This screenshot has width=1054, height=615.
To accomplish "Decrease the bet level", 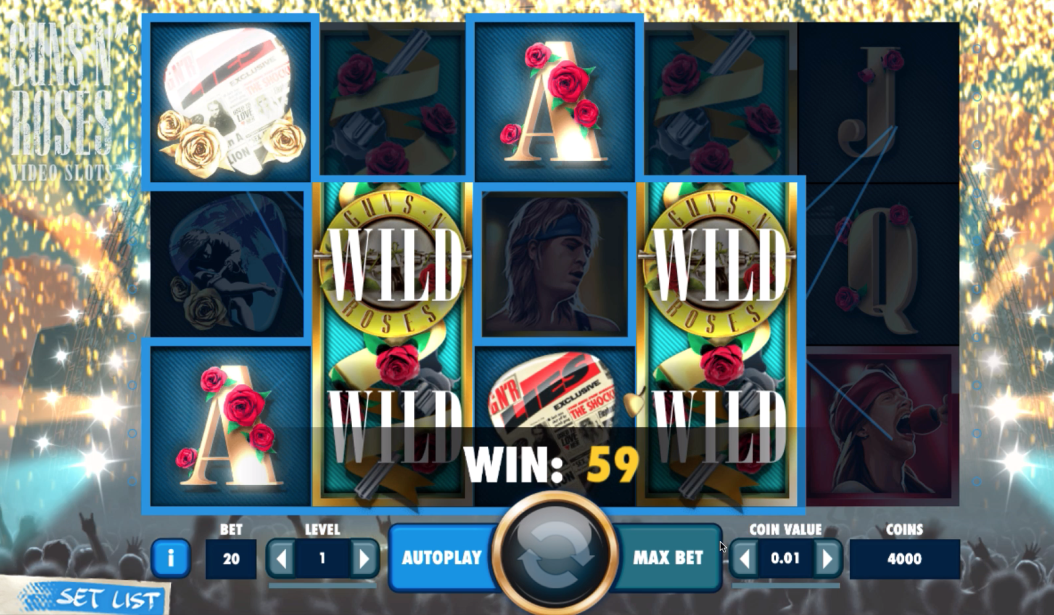I will coord(282,558).
